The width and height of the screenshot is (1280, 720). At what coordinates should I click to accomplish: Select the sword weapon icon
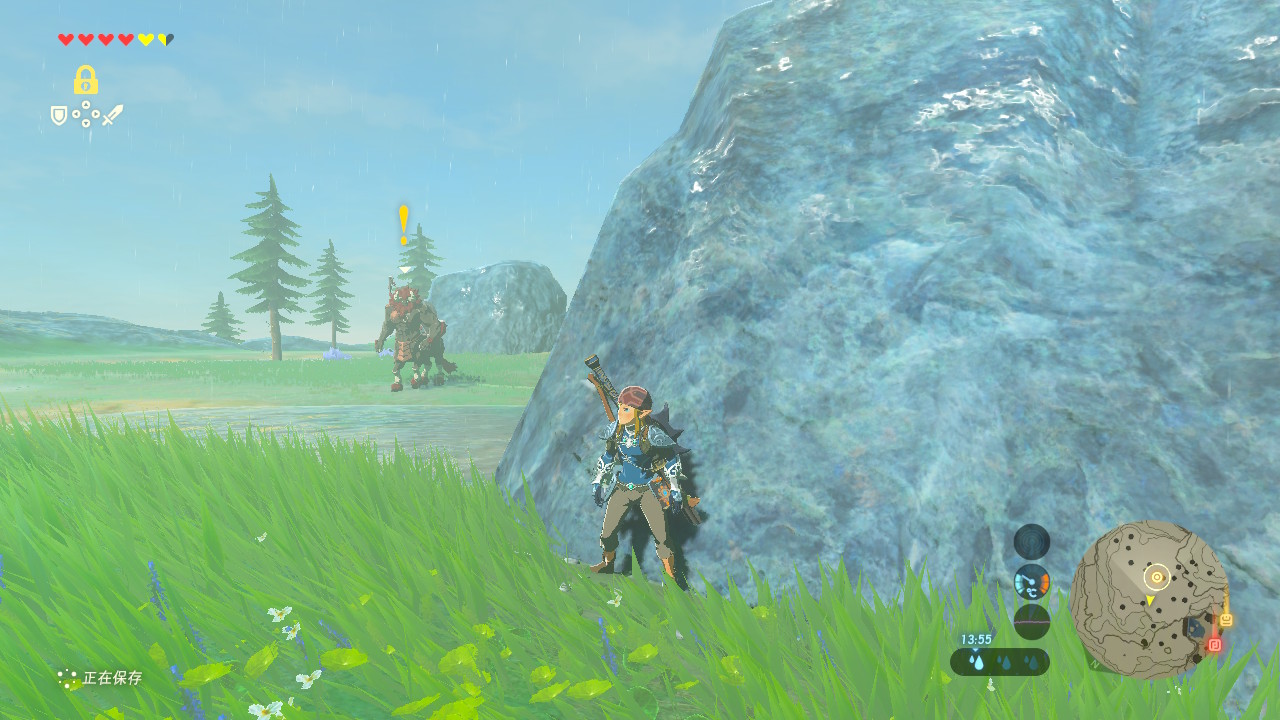112,115
